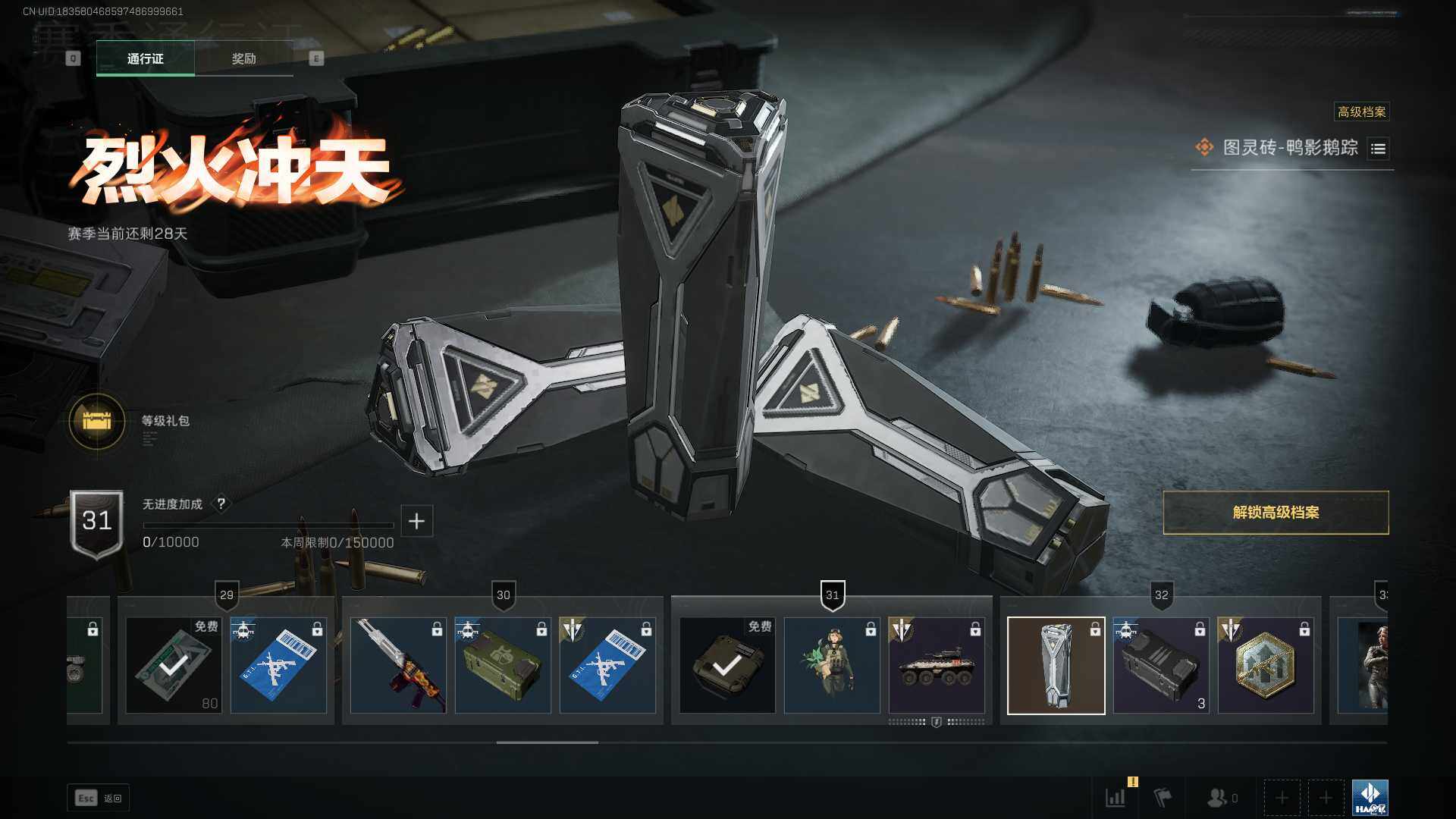Click the 返回 back button
The height and width of the screenshot is (819, 1456).
tap(99, 798)
